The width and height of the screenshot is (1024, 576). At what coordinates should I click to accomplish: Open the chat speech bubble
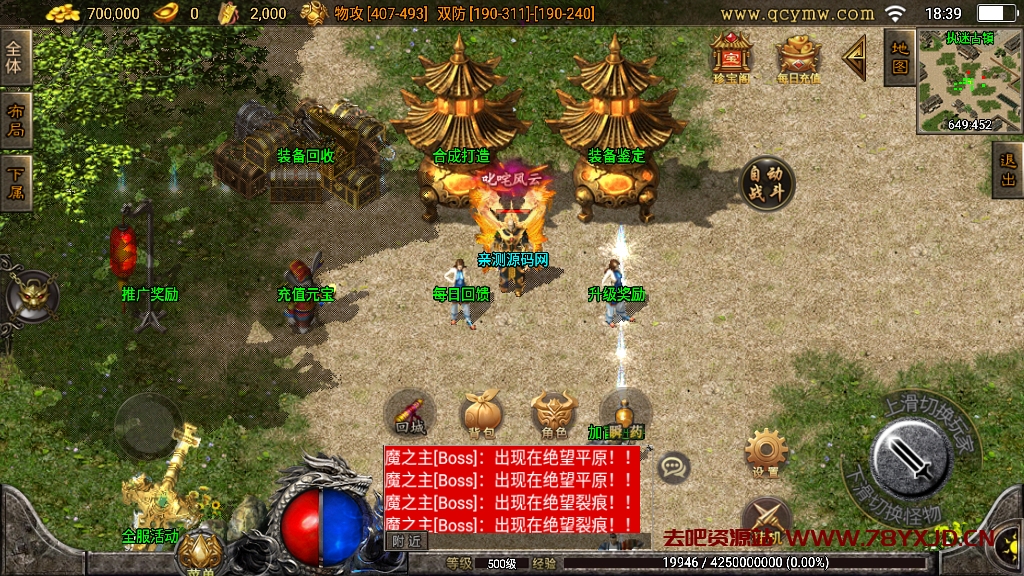(x=674, y=465)
